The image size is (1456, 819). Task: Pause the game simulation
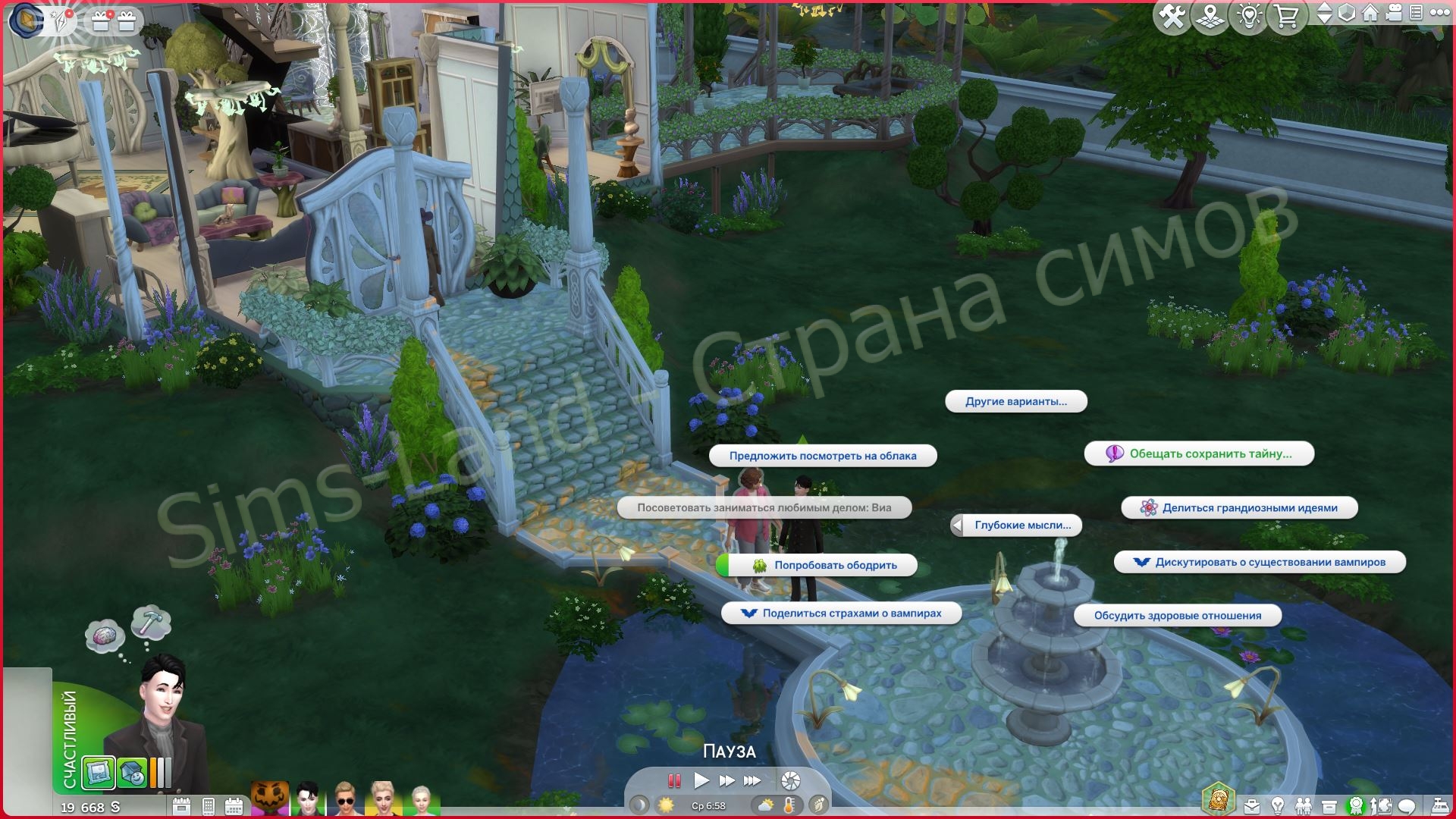[x=674, y=780]
